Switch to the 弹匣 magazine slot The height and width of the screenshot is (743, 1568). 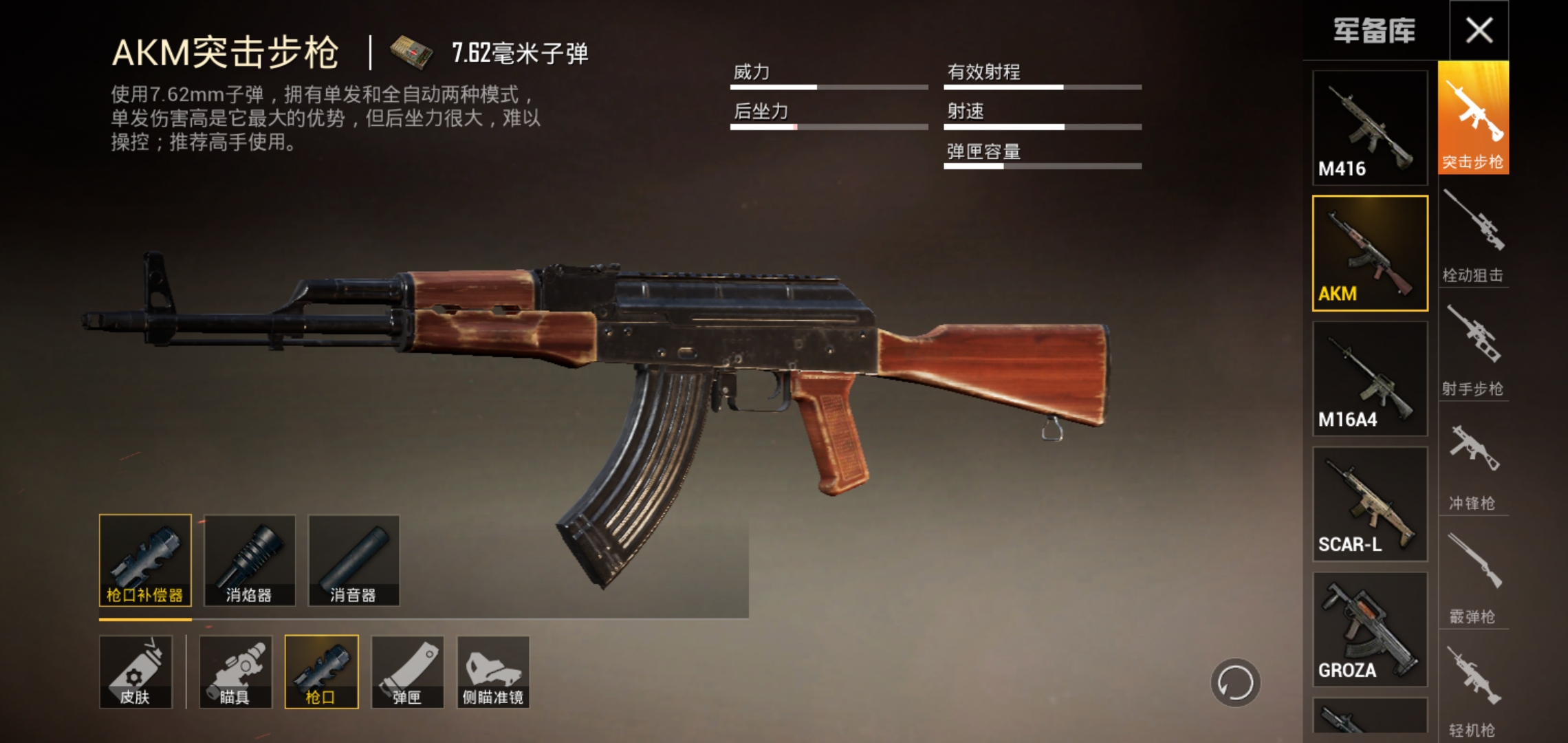point(407,672)
